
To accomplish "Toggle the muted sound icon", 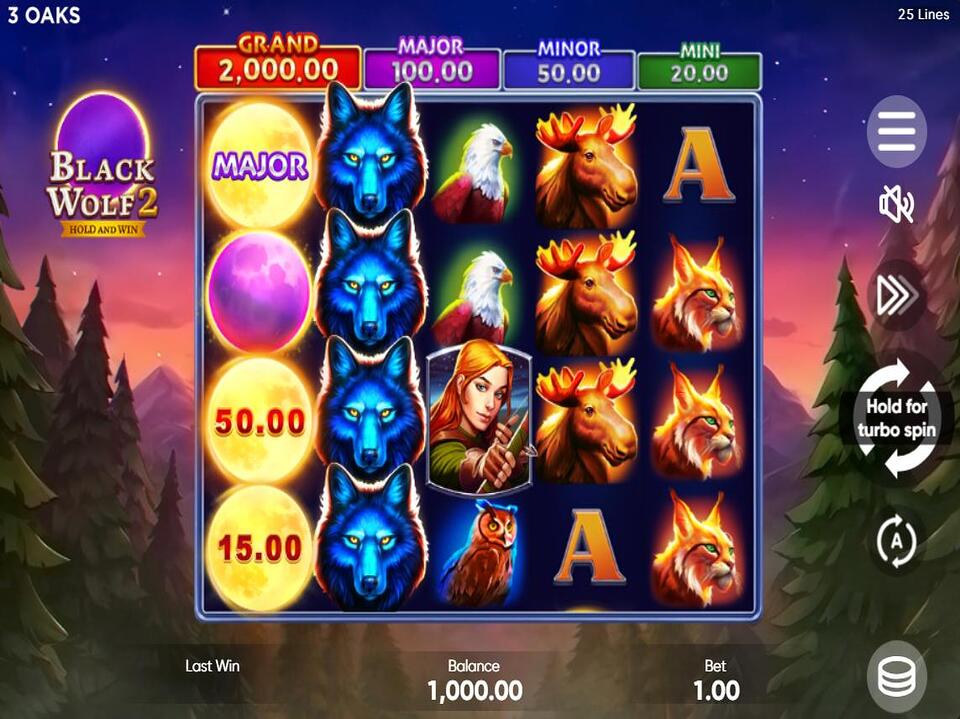I will click(896, 206).
